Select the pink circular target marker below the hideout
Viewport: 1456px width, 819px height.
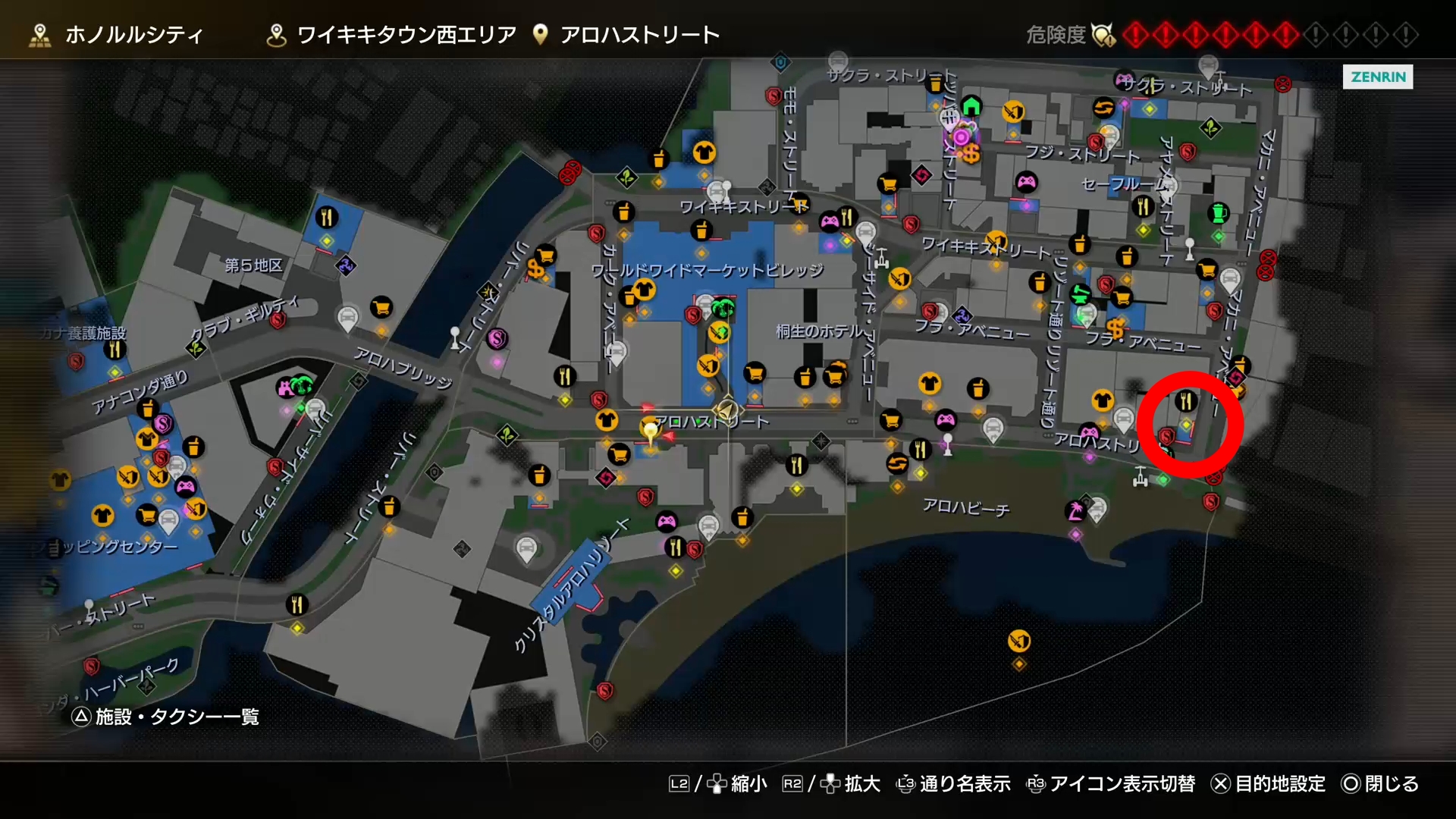pyautogui.click(x=962, y=137)
